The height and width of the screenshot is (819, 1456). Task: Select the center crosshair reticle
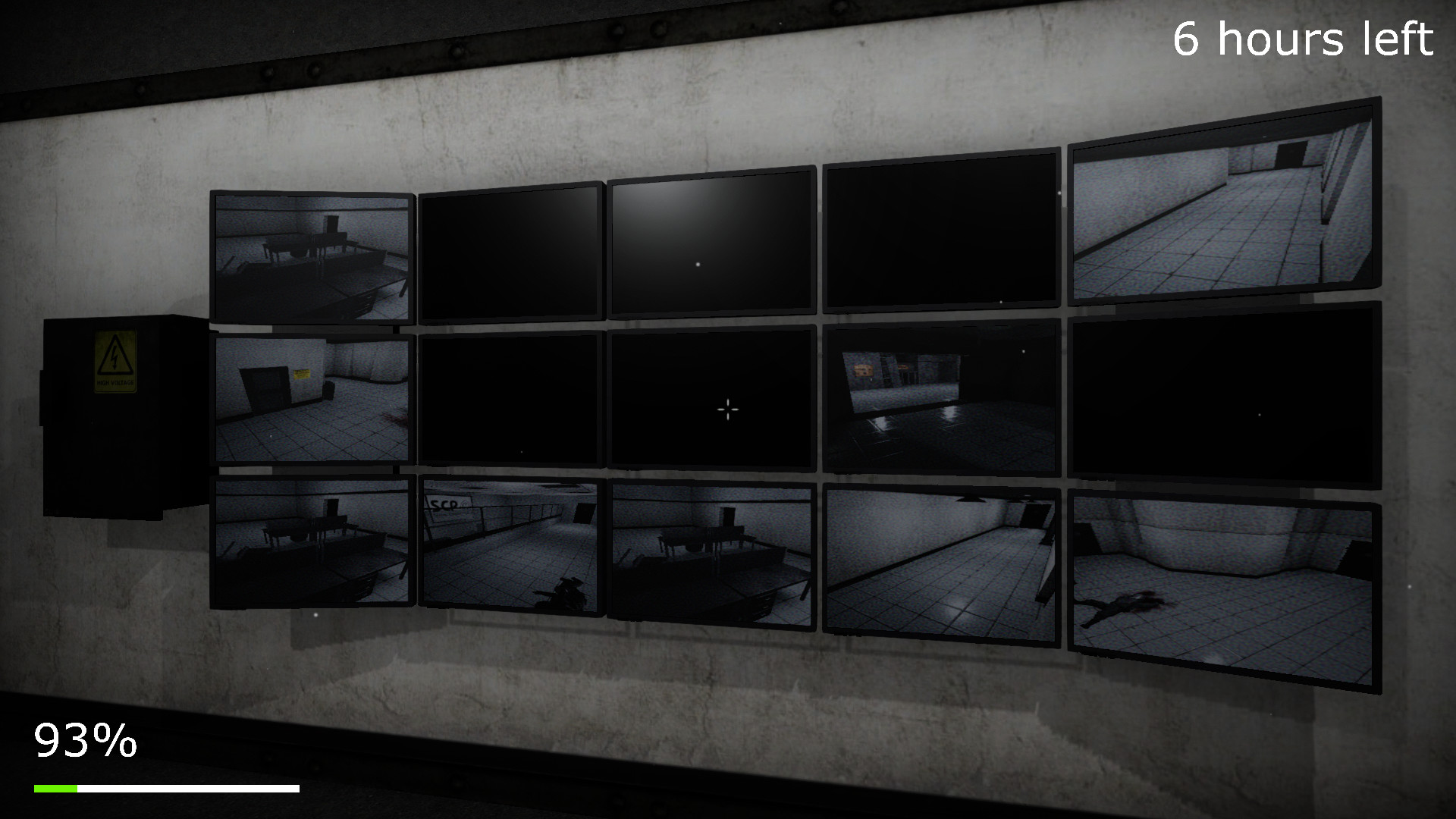tap(728, 409)
